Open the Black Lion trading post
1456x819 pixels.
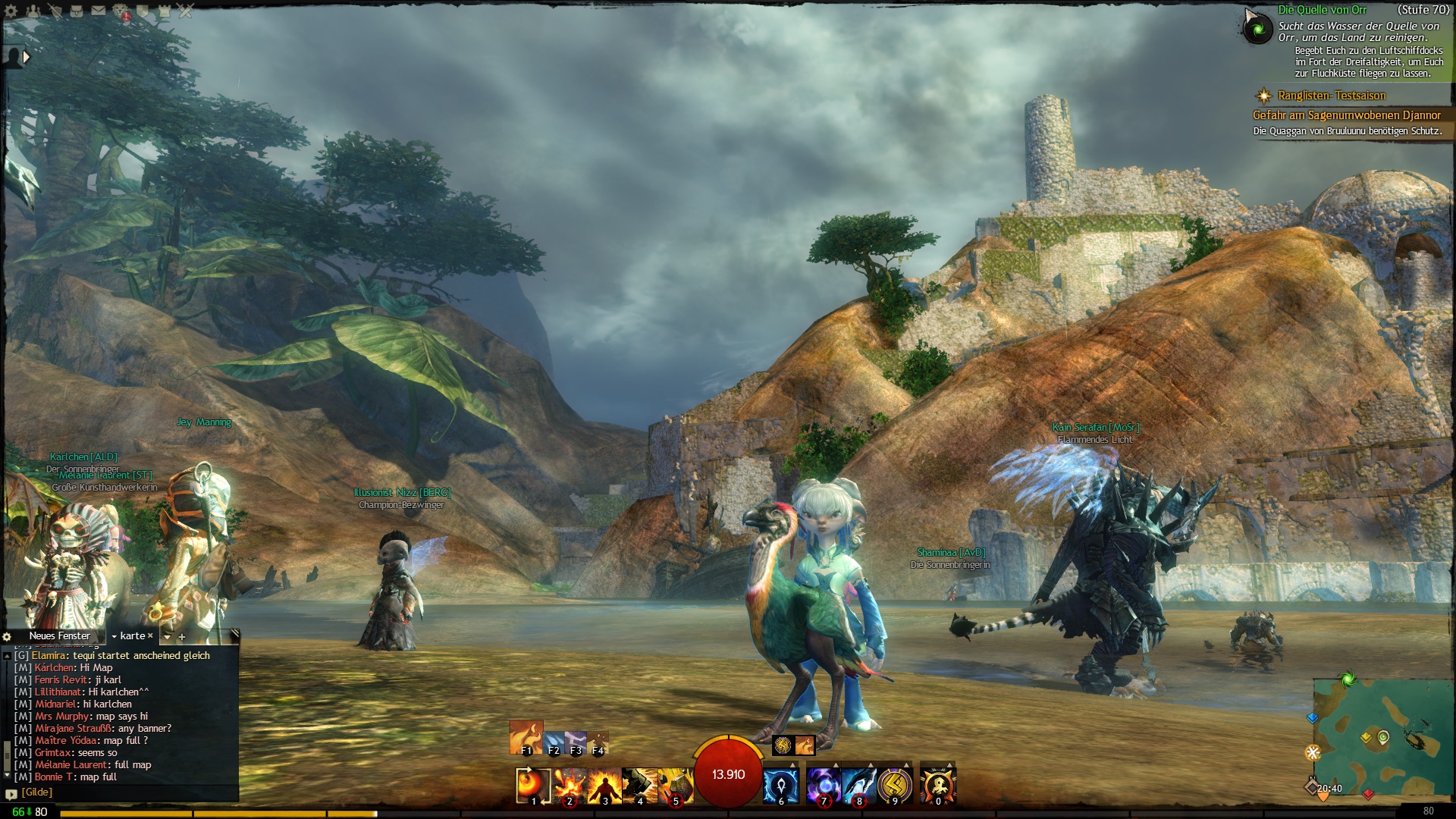(x=121, y=11)
